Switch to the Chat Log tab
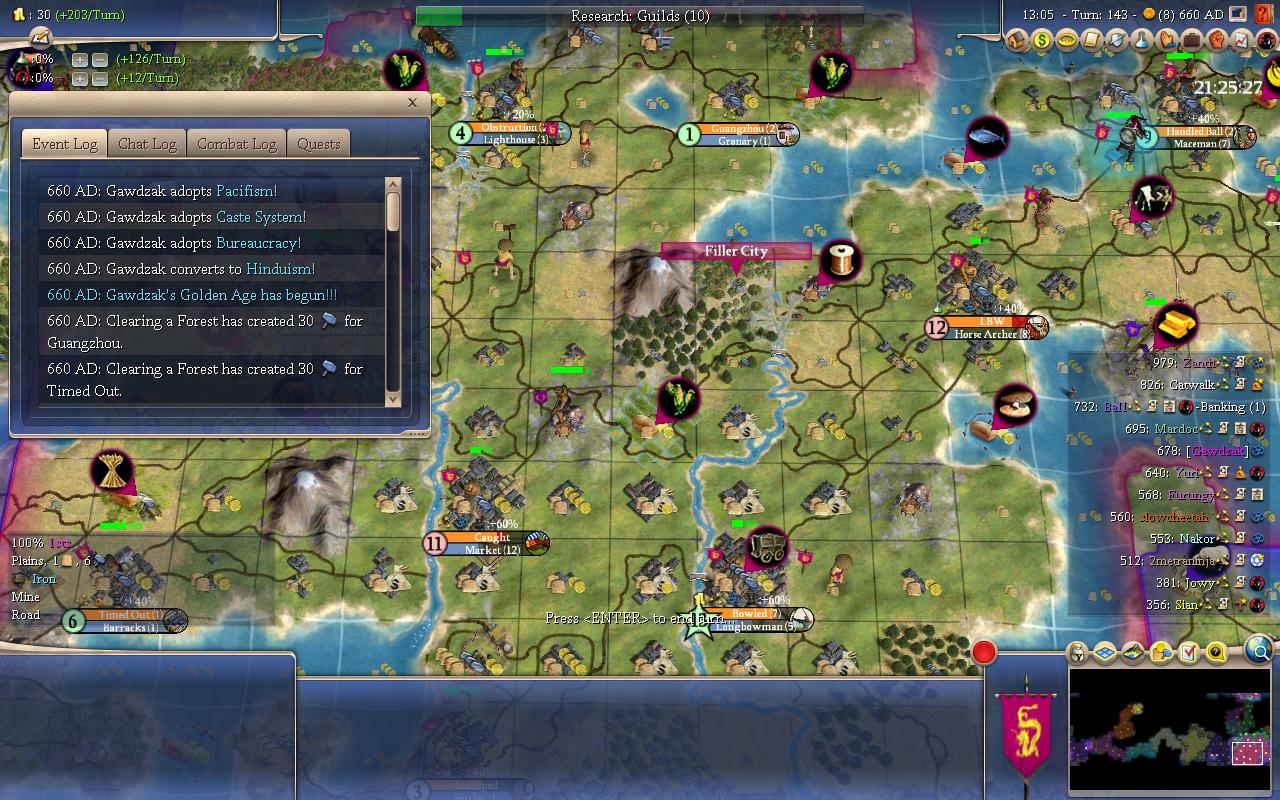 pos(147,144)
